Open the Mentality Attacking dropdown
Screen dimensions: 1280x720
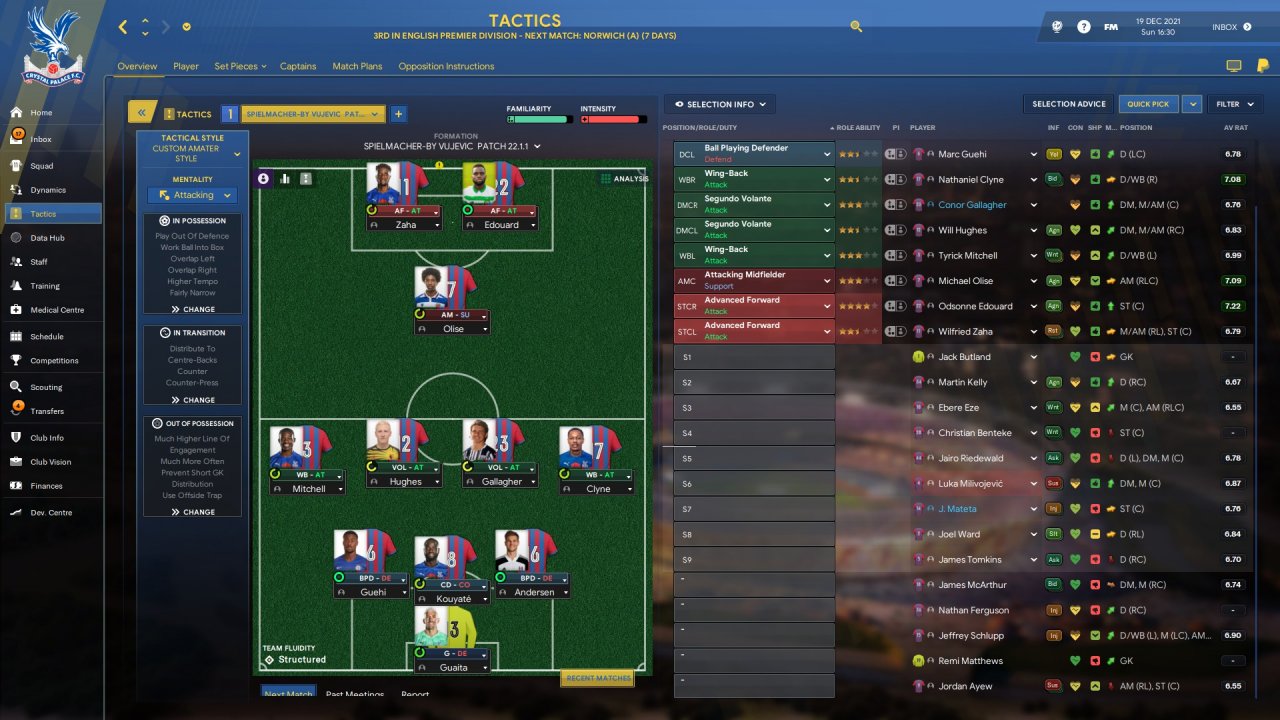[x=192, y=196]
